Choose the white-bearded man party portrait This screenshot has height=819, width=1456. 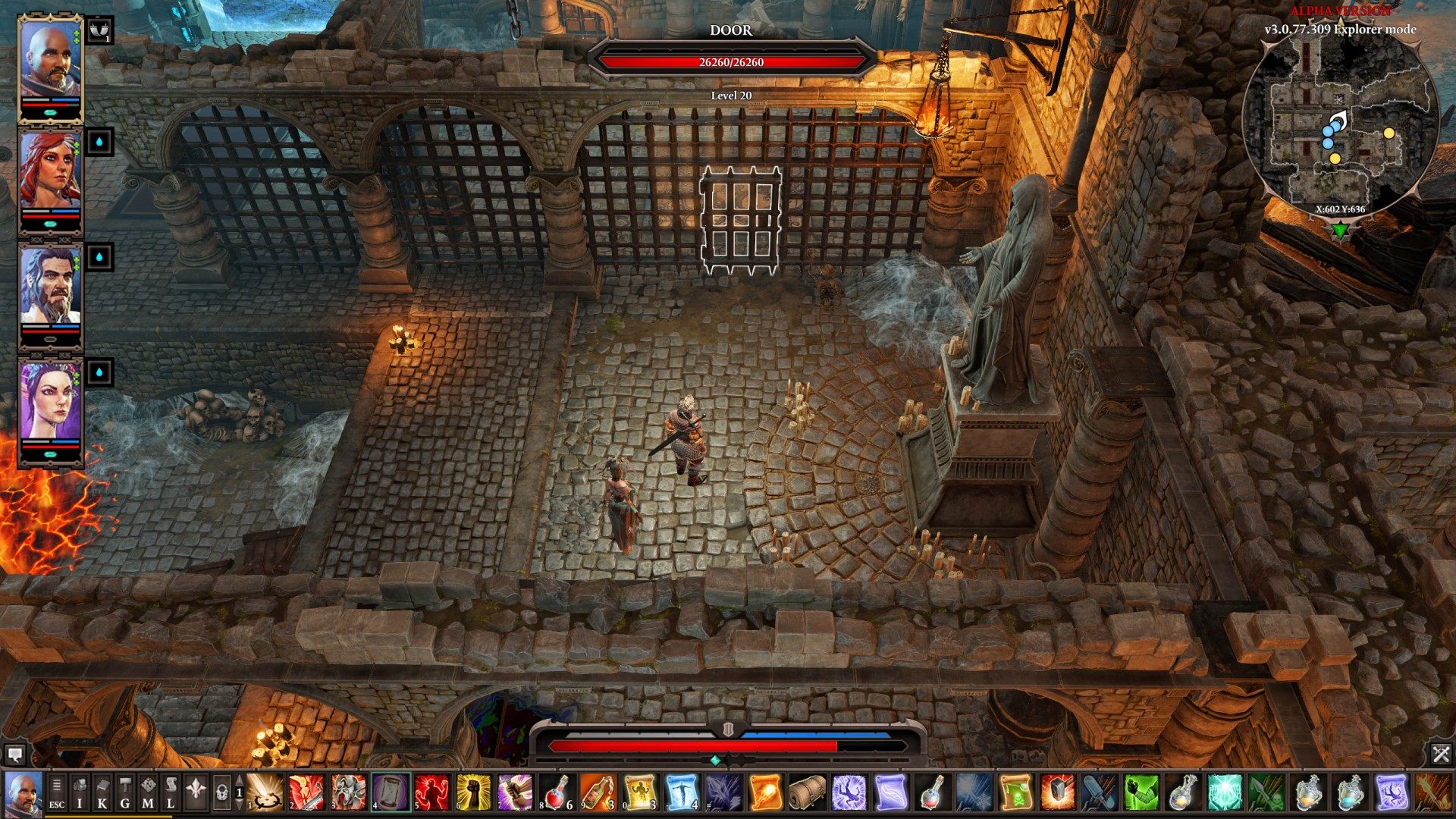click(50, 287)
